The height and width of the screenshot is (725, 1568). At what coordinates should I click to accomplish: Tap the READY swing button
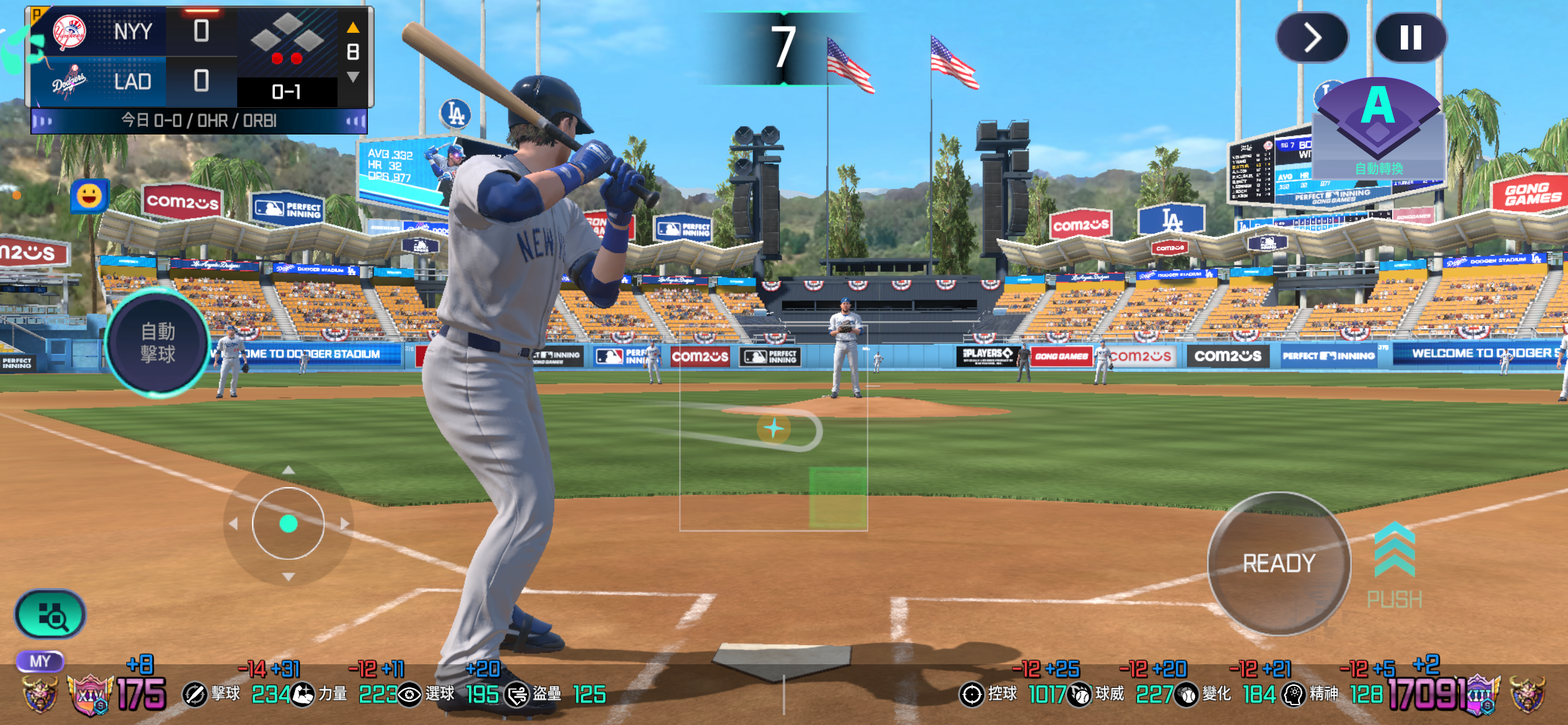pos(1279,563)
